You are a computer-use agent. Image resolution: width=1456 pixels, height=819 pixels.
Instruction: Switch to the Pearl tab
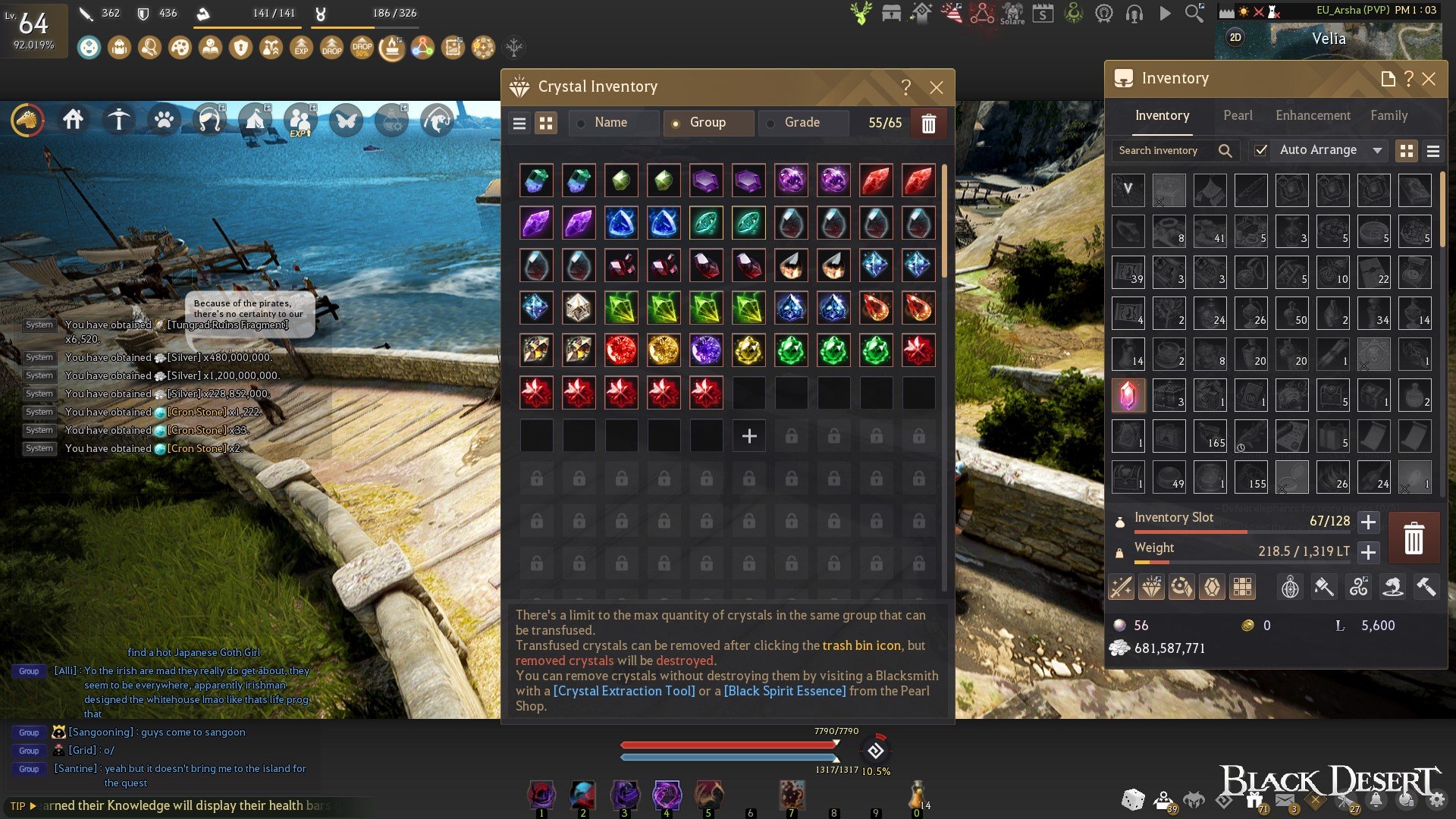tap(1238, 115)
